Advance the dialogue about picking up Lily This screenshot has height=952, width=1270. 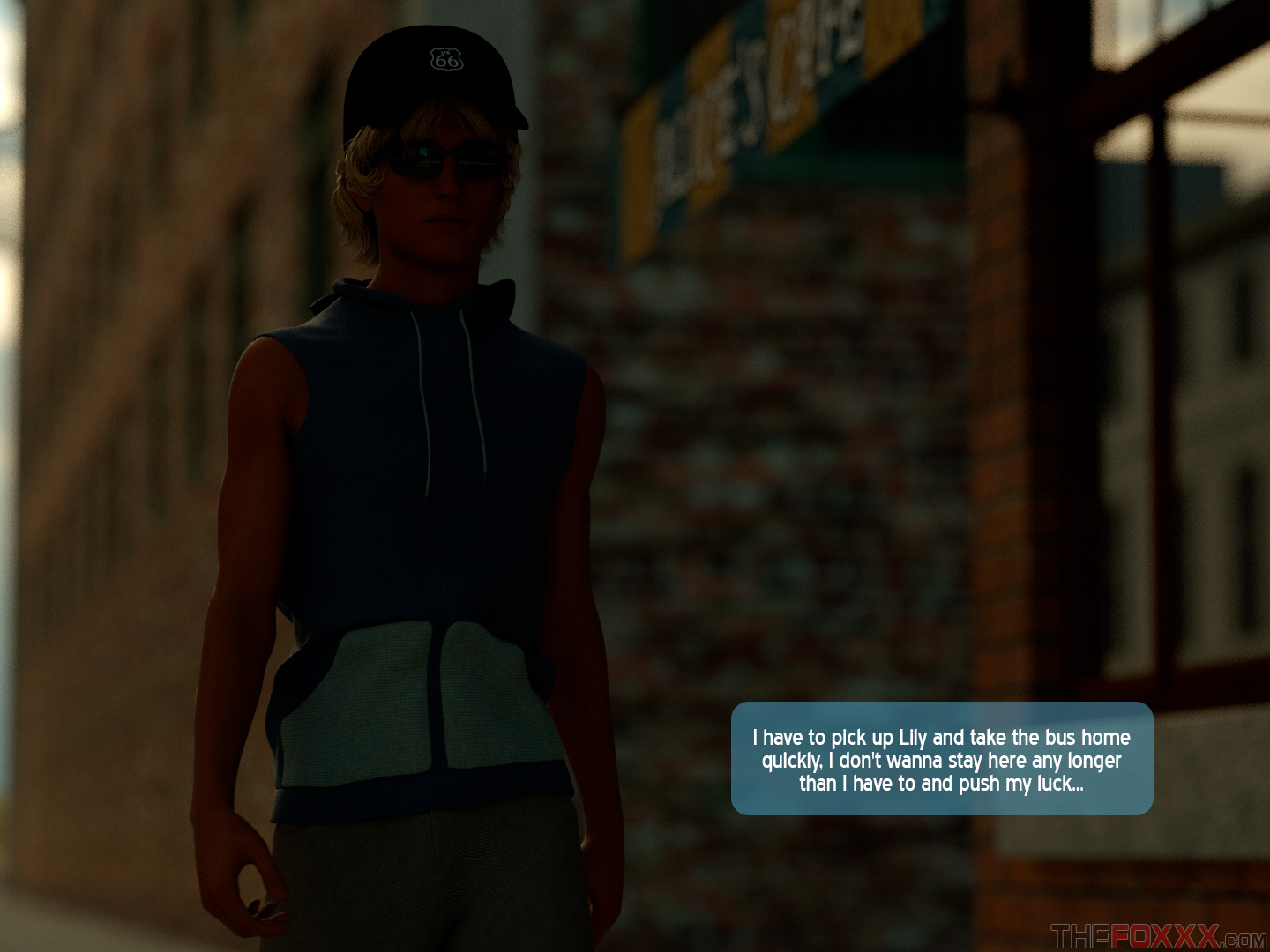coord(941,759)
